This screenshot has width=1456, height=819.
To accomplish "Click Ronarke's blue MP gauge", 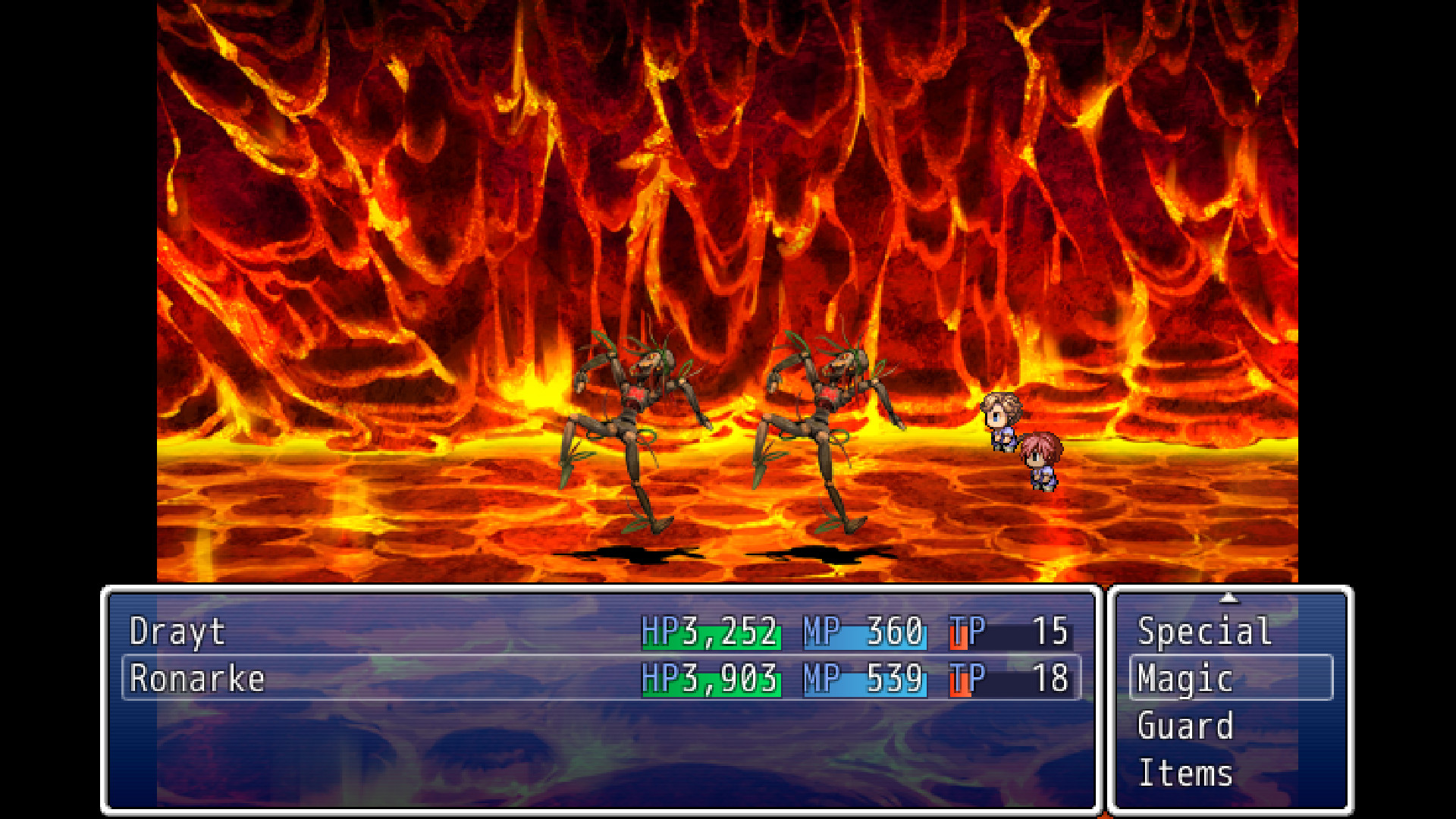I will pos(864,679).
